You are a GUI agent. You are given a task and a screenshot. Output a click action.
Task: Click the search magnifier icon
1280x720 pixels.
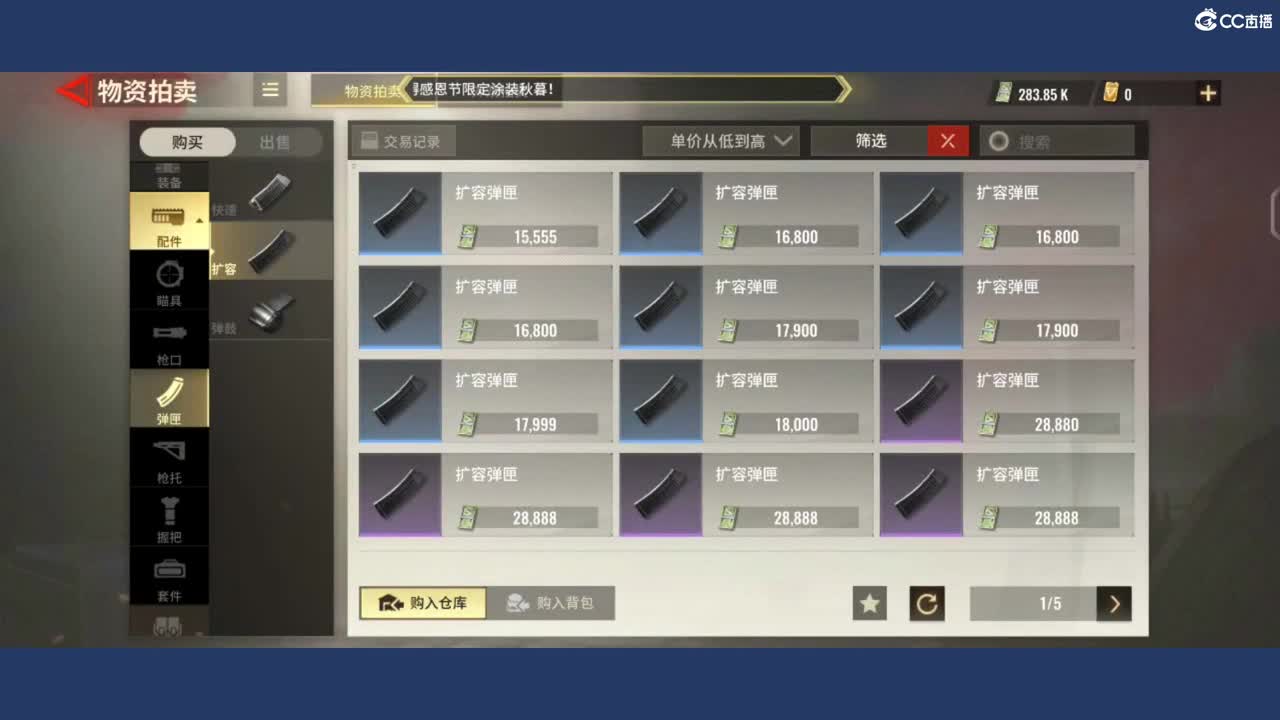point(998,141)
